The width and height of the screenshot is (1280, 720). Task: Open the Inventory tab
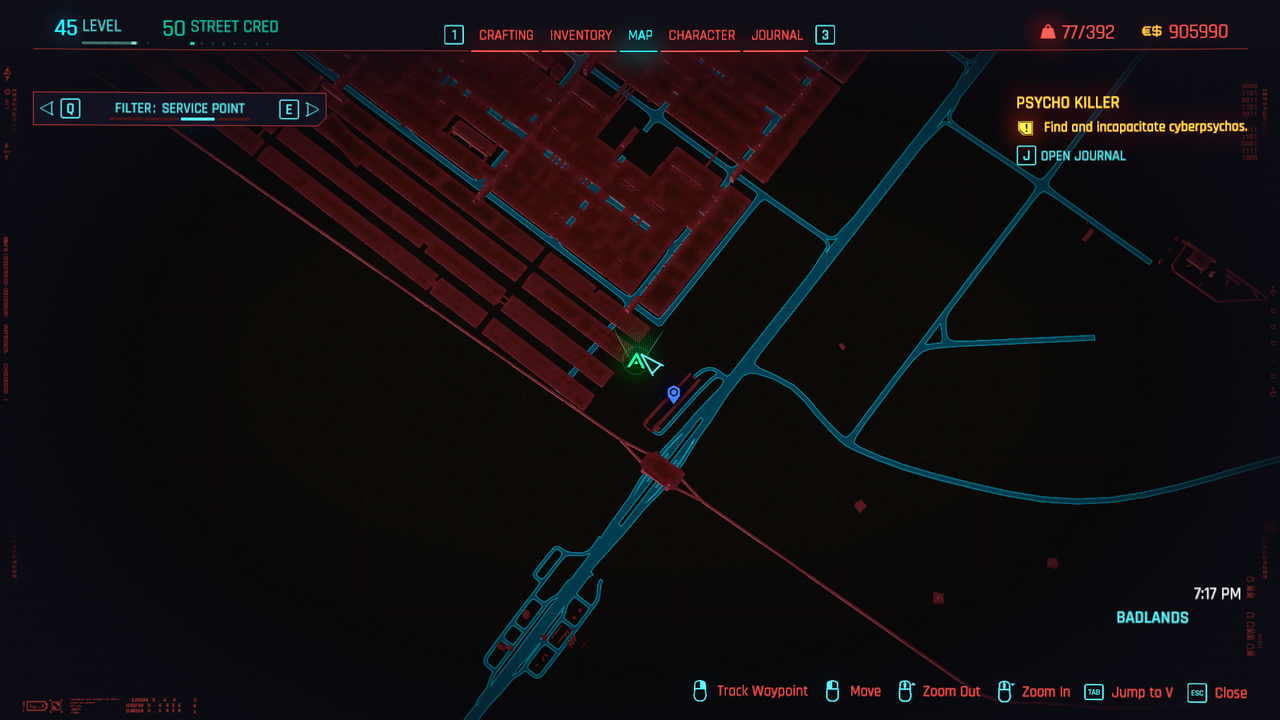[x=580, y=35]
